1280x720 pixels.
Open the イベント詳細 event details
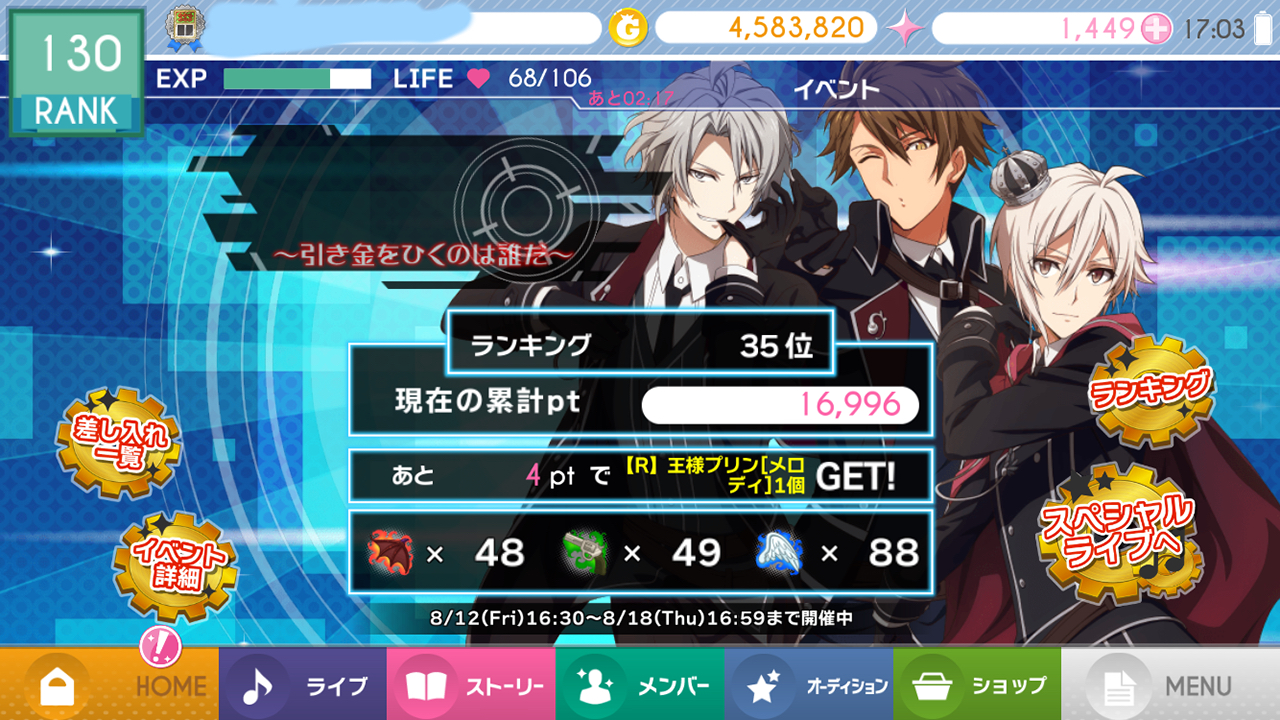[x=175, y=565]
